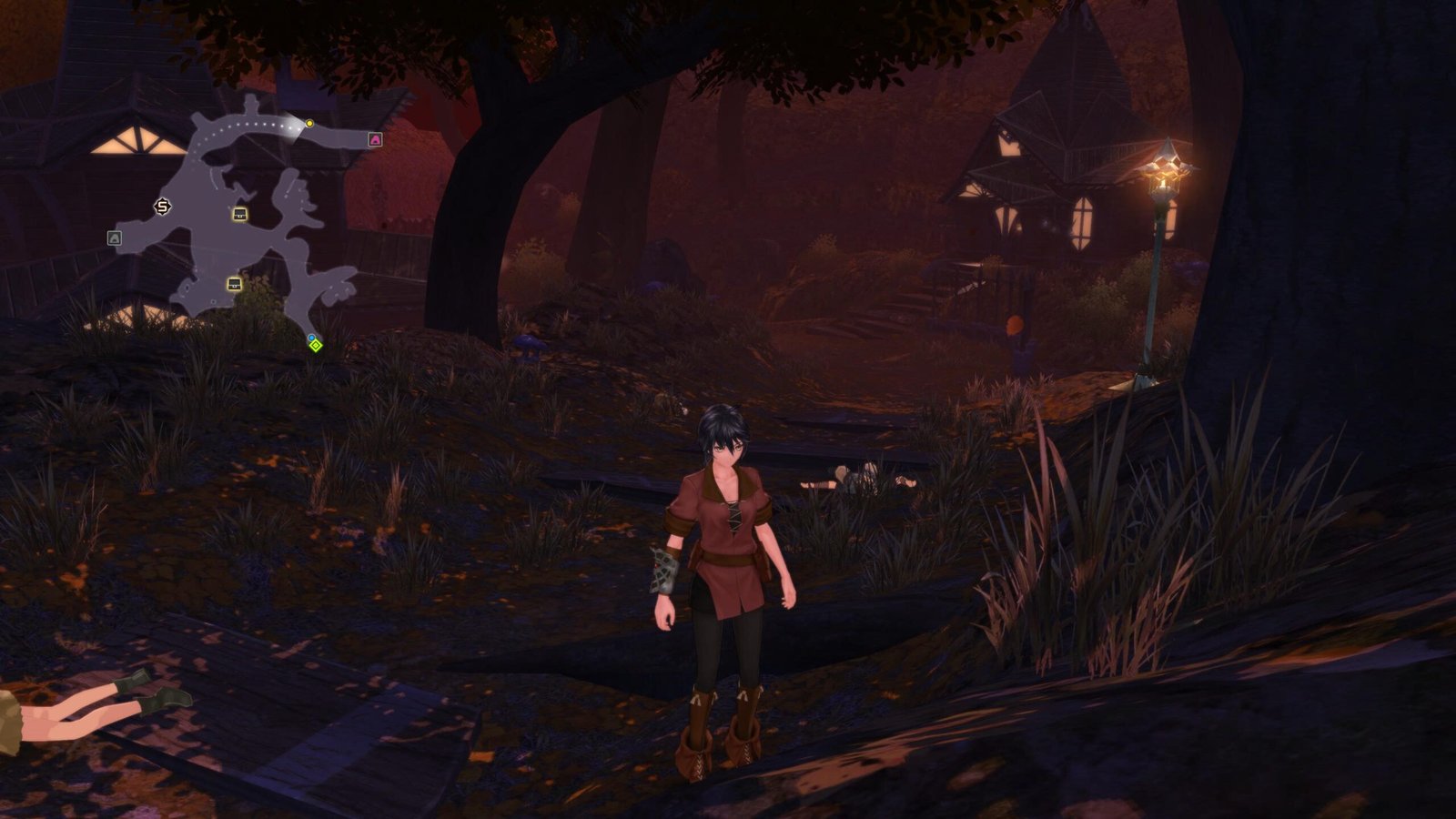Click the lower treasure chest map marker
The height and width of the screenshot is (819, 1456).
pos(234,284)
